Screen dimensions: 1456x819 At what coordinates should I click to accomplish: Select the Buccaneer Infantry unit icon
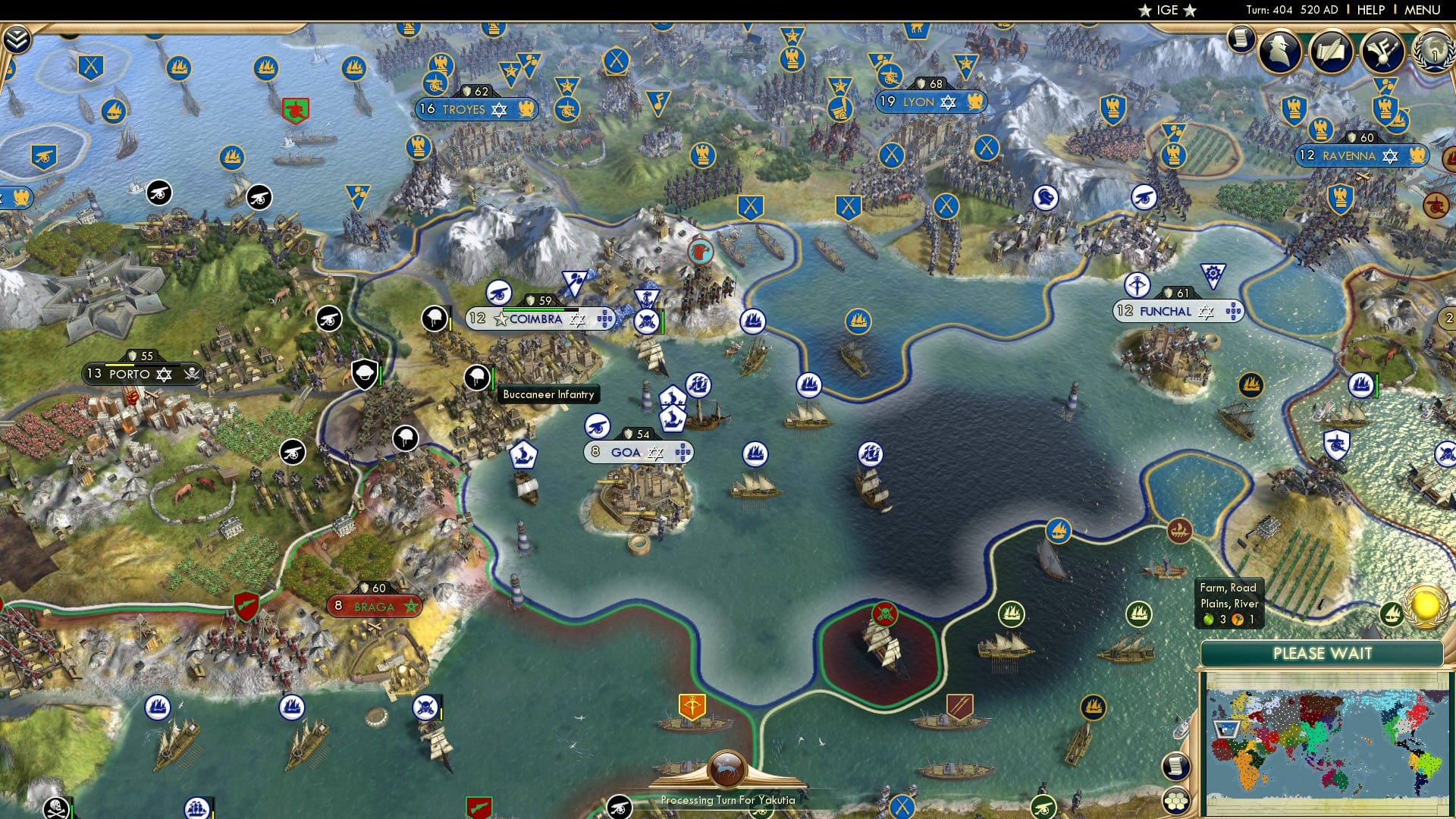(475, 378)
